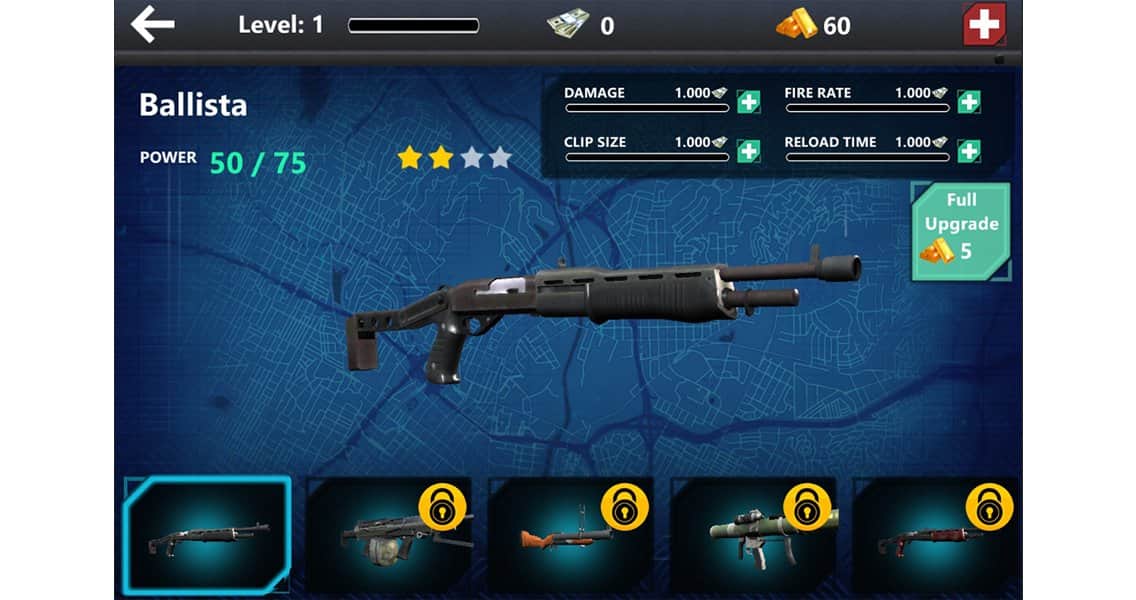Screen dimensions: 1136x600
Task: Buy the Full Upgrade for 5 gold
Action: click(960, 230)
